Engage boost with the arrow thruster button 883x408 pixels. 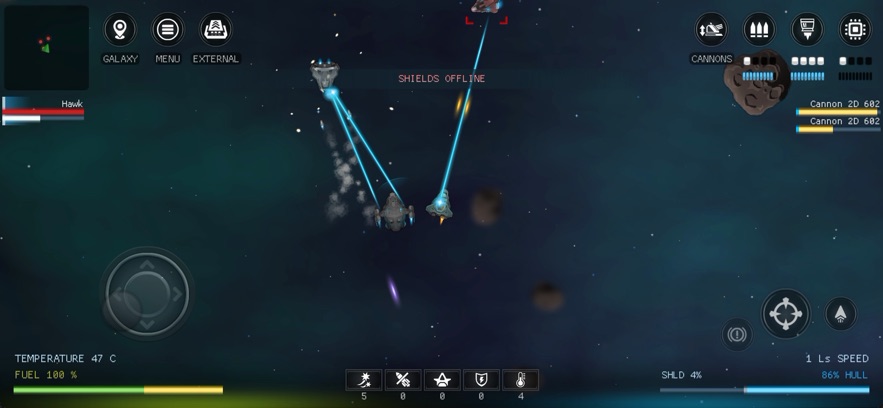840,313
